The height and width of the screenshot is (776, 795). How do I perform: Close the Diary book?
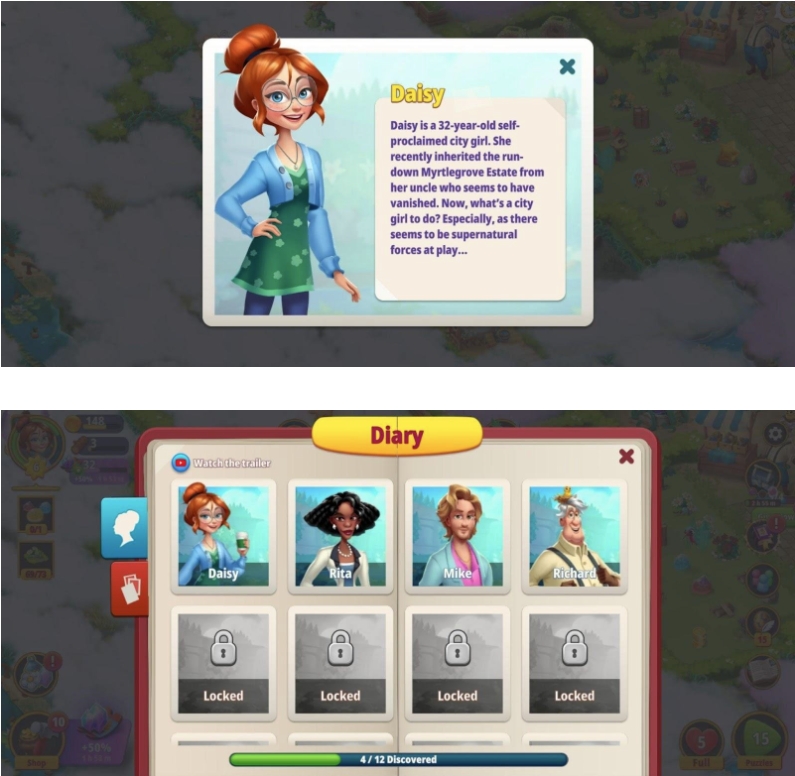[626, 456]
